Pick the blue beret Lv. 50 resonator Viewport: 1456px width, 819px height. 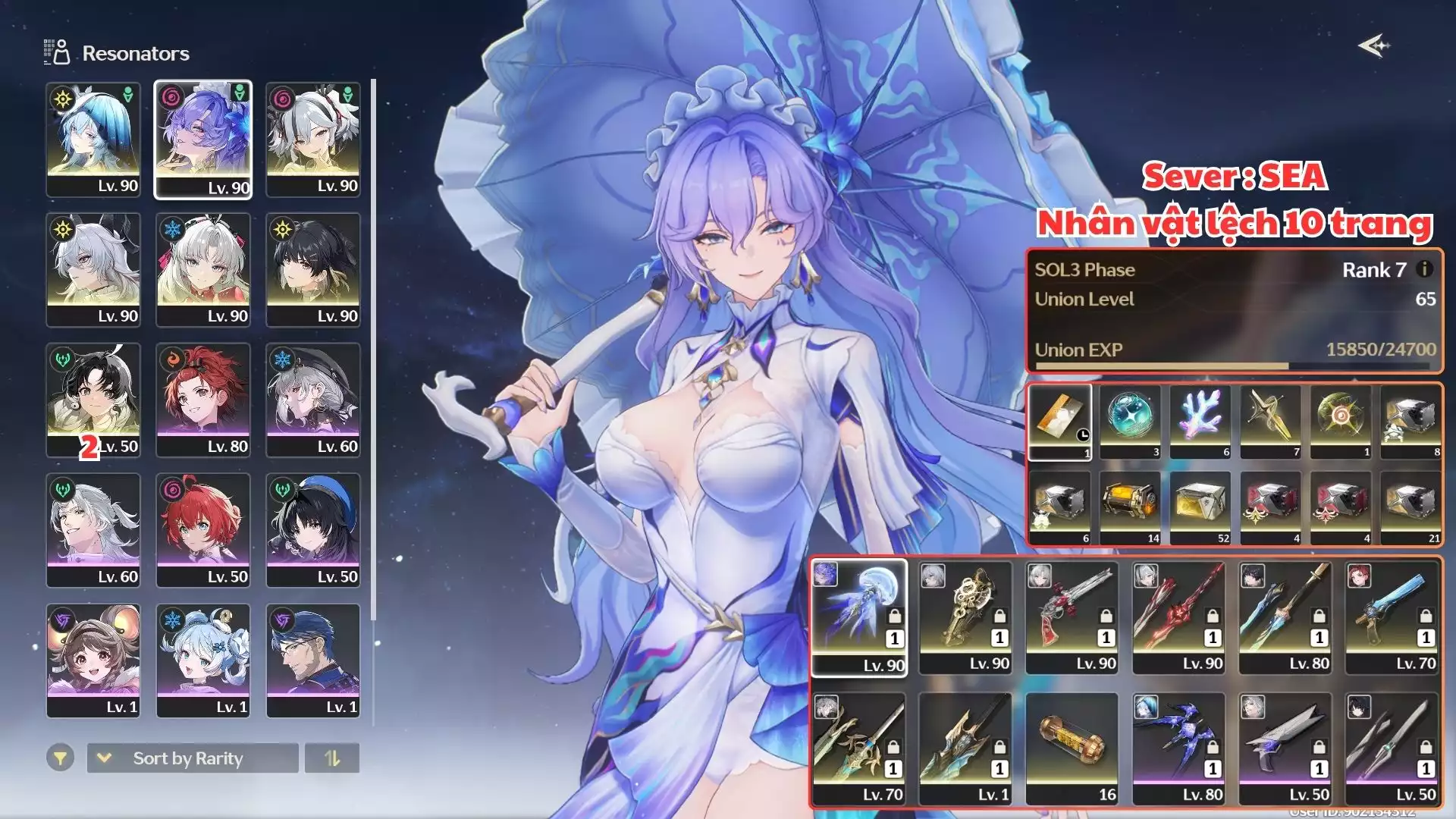[313, 530]
